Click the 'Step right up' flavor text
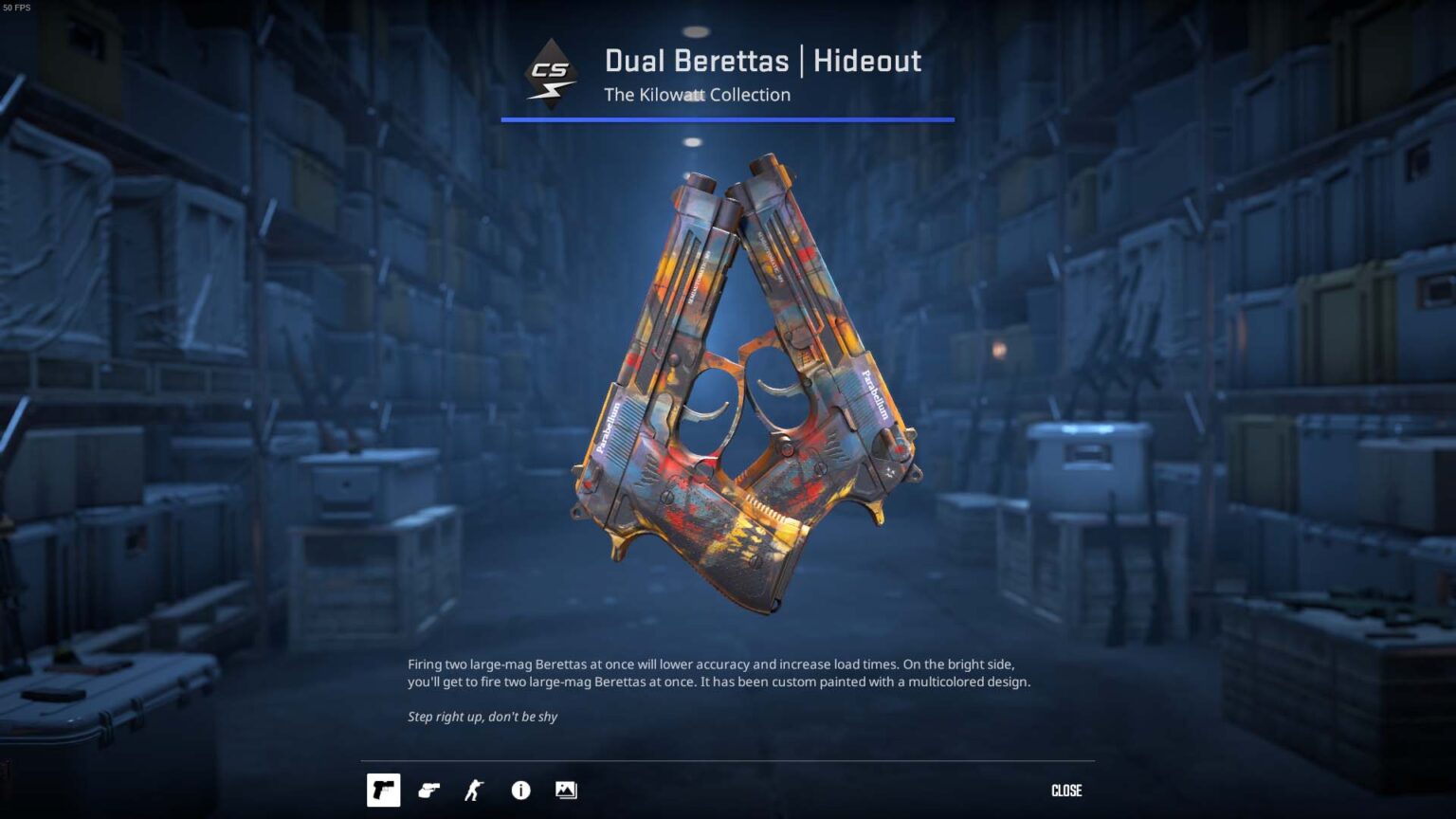Viewport: 1456px width, 819px height. pos(482,717)
